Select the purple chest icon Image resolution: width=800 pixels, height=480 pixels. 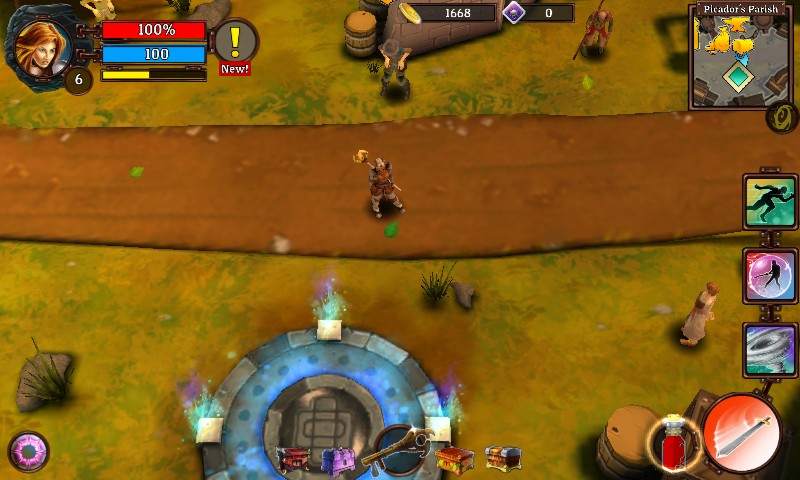[338, 460]
